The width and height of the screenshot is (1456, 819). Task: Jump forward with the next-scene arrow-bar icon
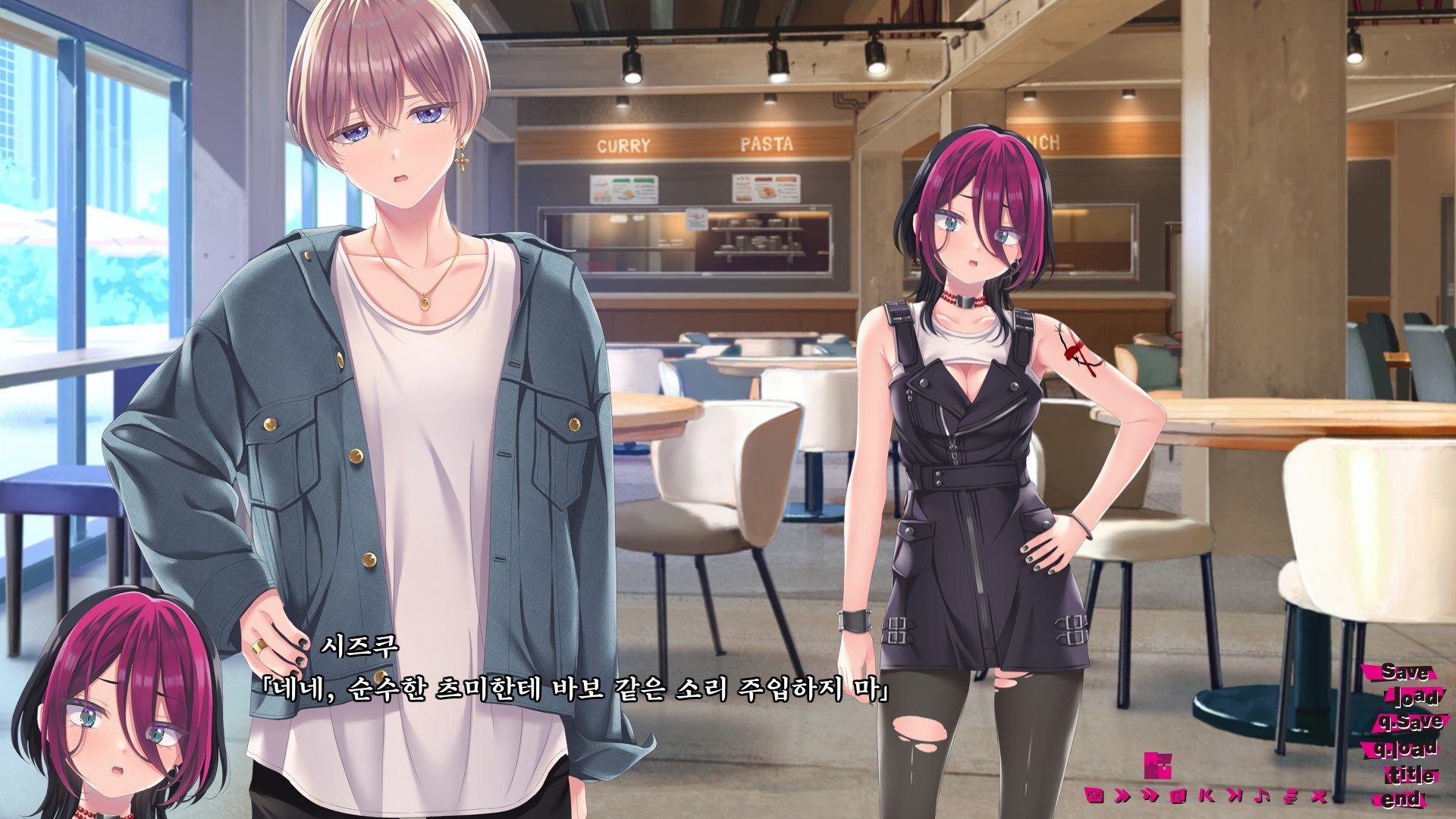pyautogui.click(x=1235, y=796)
